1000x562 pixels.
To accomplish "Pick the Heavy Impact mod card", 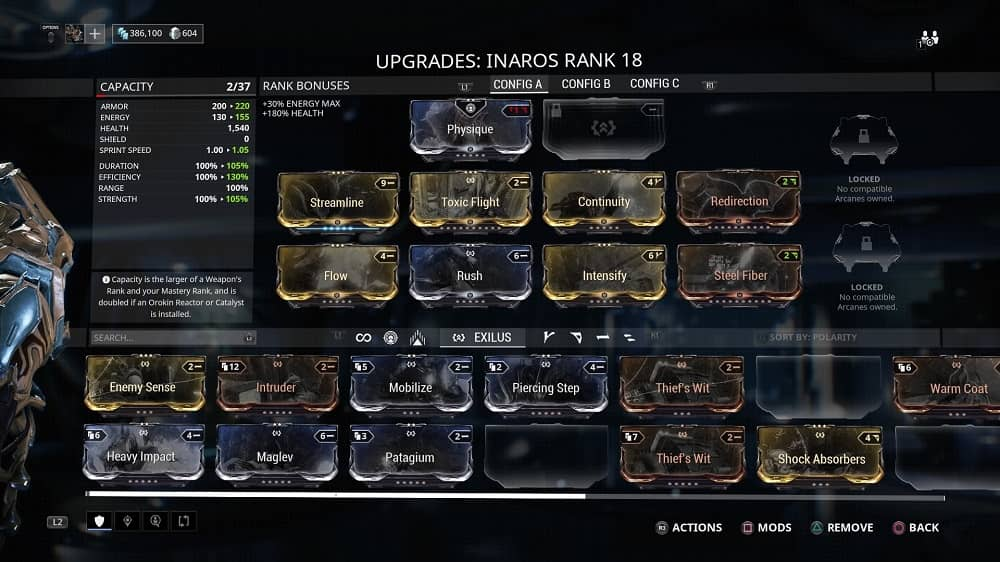I will (x=143, y=457).
